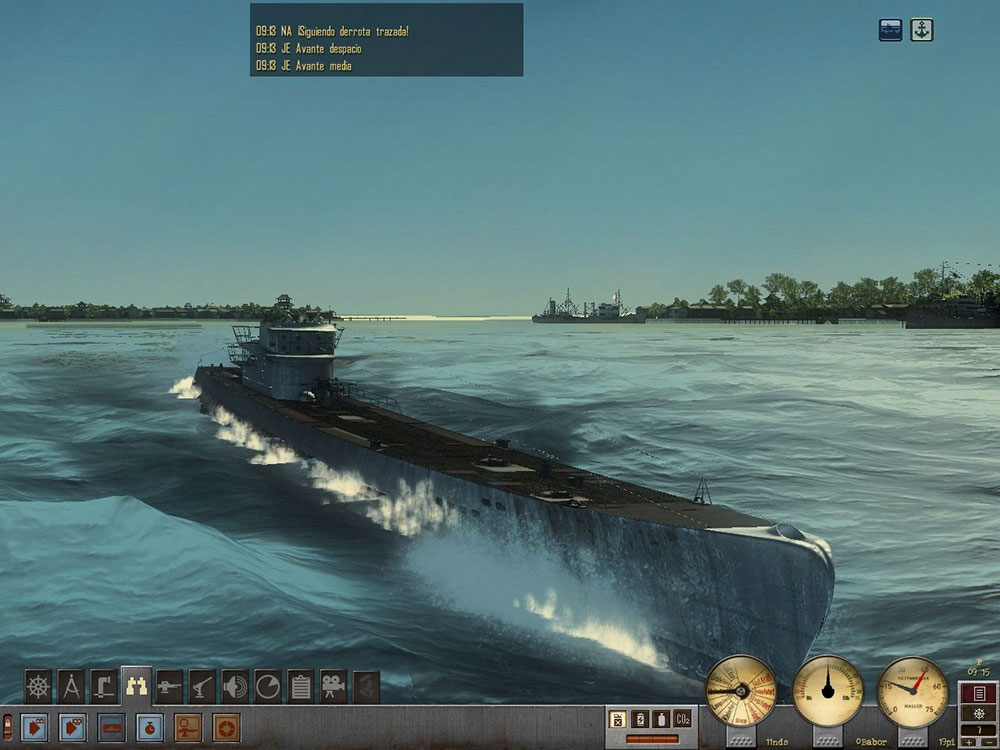Image resolution: width=1000 pixels, height=750 pixels.
Task: Switch to the film camera view tab
Action: [333, 687]
